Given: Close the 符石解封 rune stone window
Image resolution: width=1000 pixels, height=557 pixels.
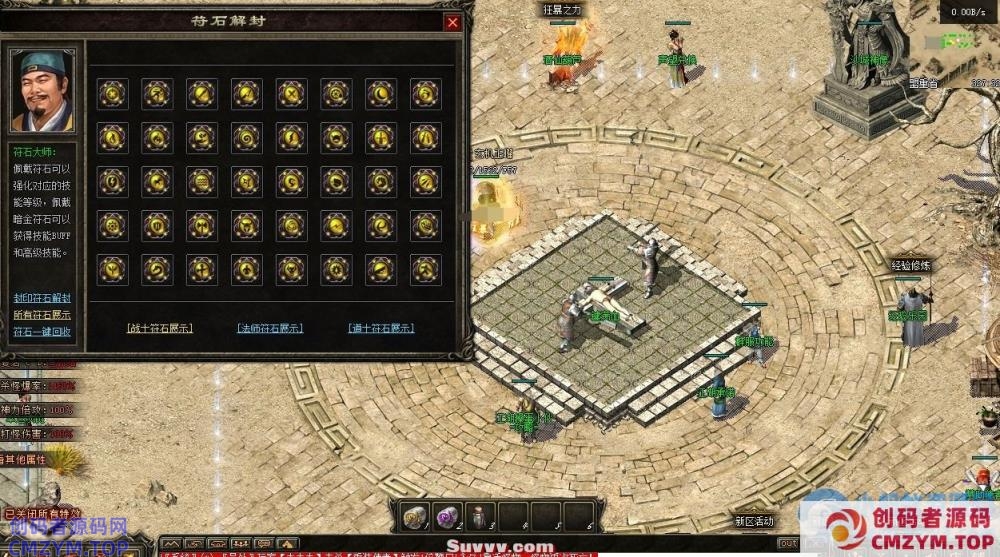Looking at the screenshot, I should [x=453, y=23].
